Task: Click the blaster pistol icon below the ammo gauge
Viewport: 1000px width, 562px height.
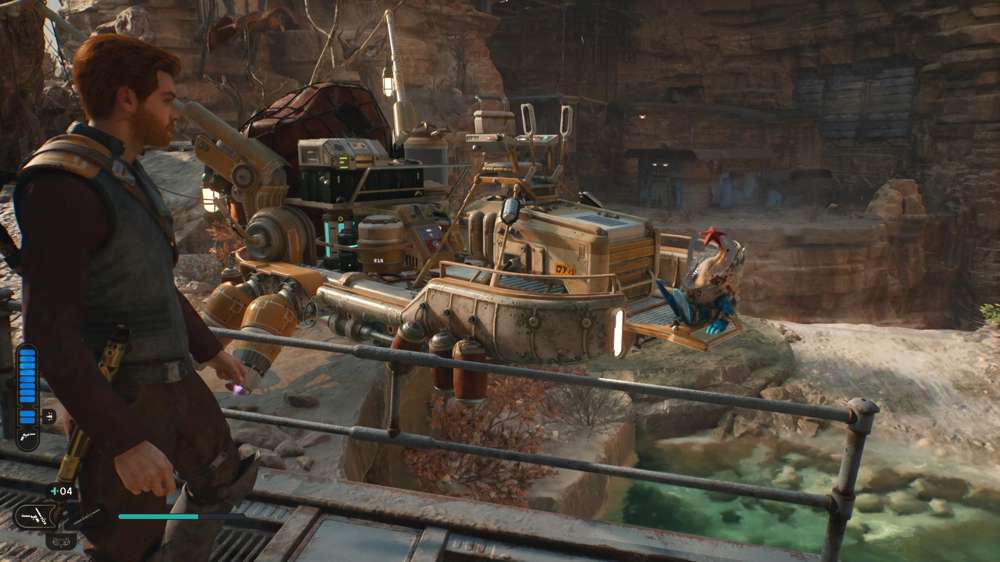Action: [27, 437]
